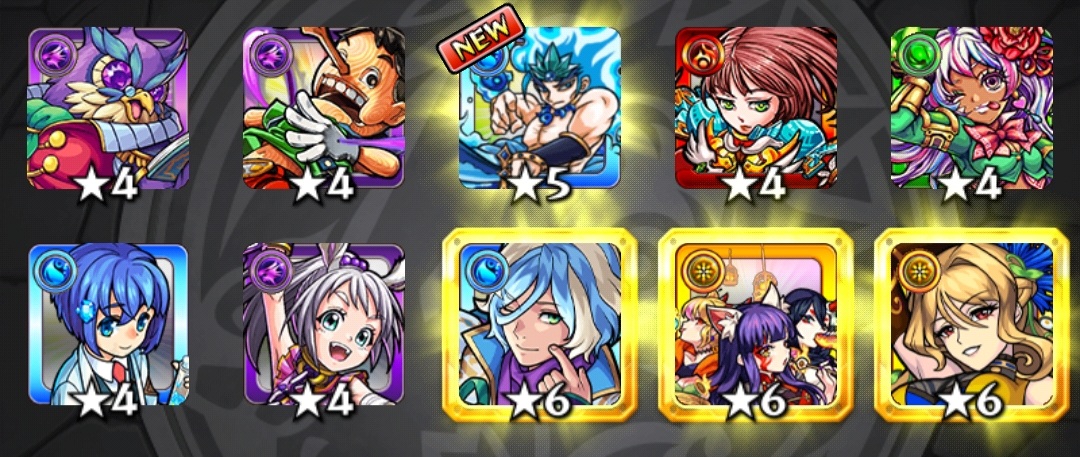Choose the six-star blonde wavy-haired woman card
The width and height of the screenshot is (1080, 457).
(x=972, y=324)
